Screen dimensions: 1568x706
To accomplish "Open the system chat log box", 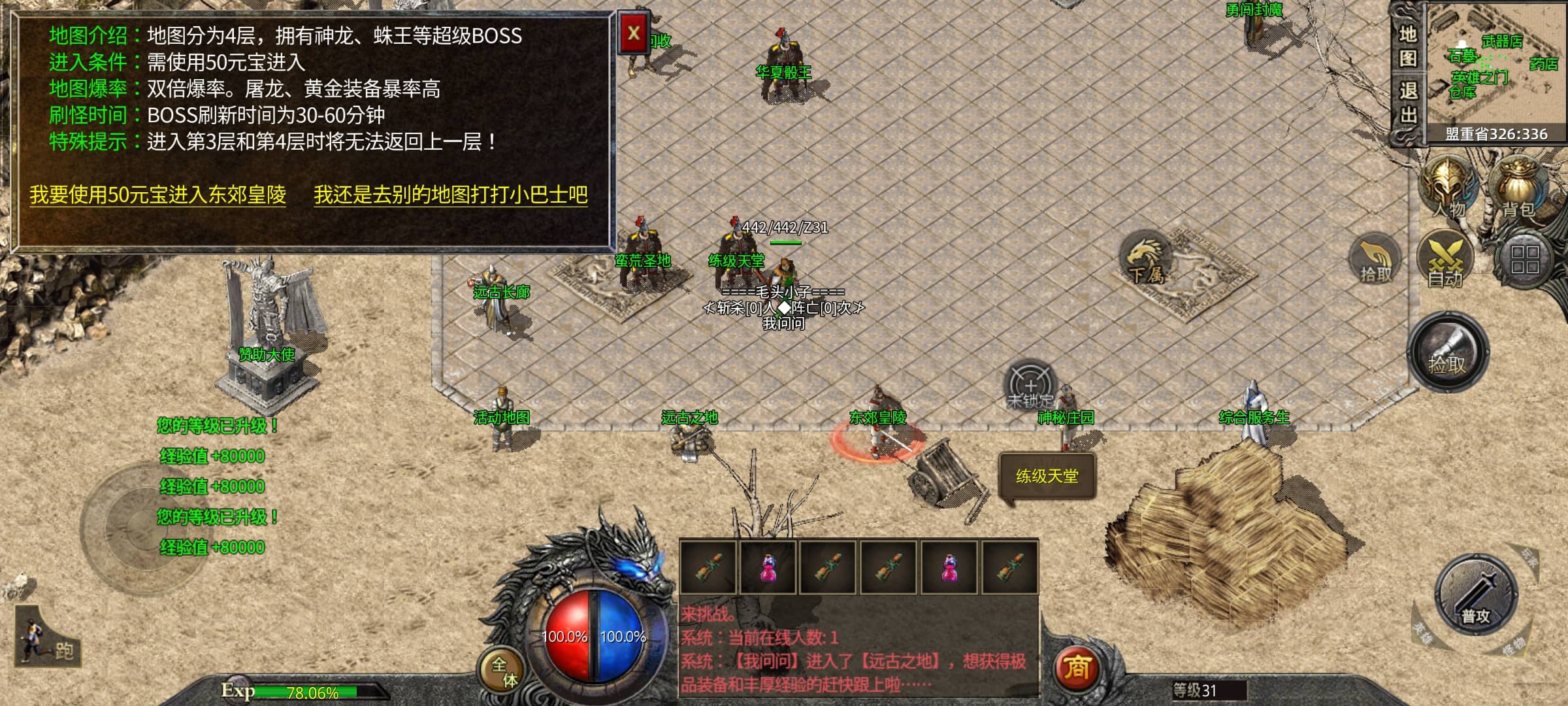I will coord(857,650).
